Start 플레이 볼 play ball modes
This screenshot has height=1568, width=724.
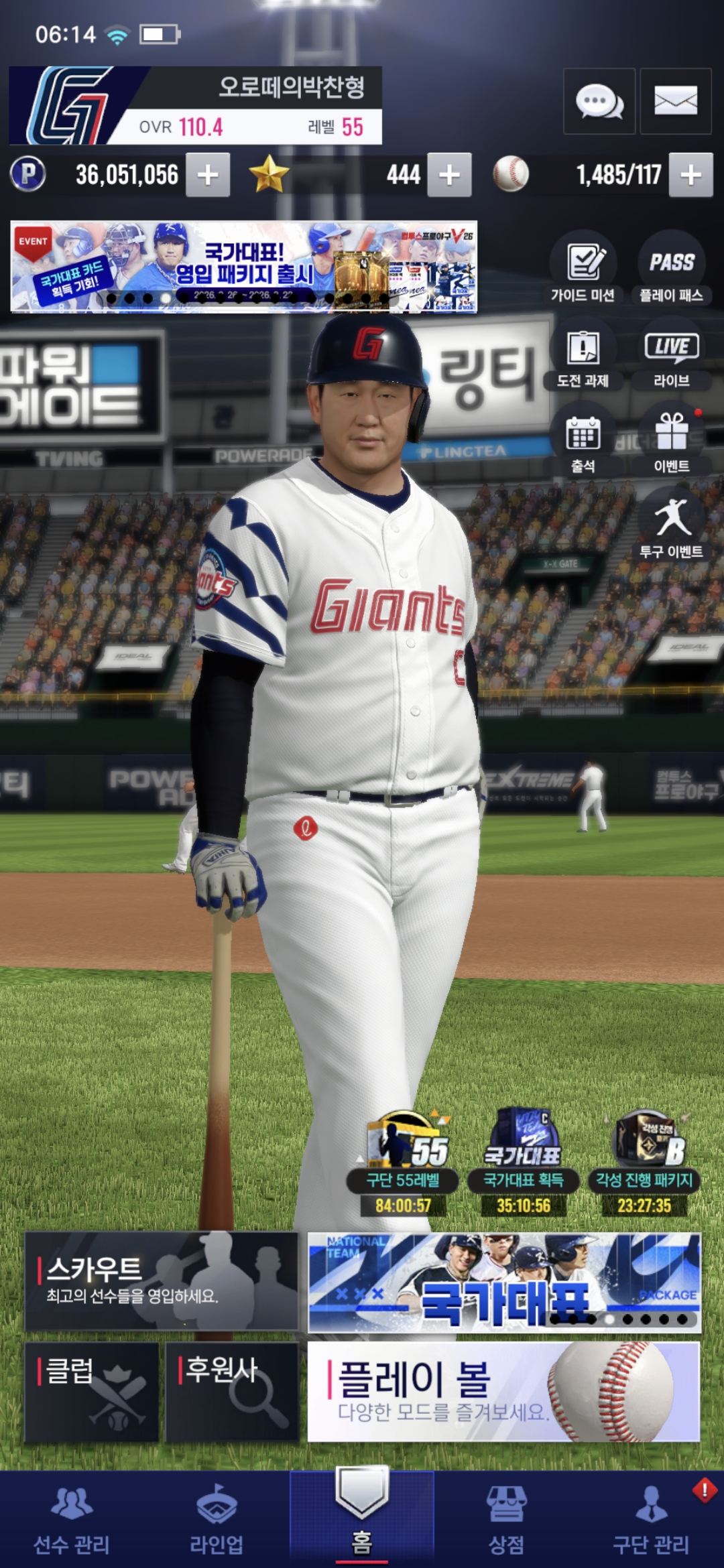[x=503, y=1391]
